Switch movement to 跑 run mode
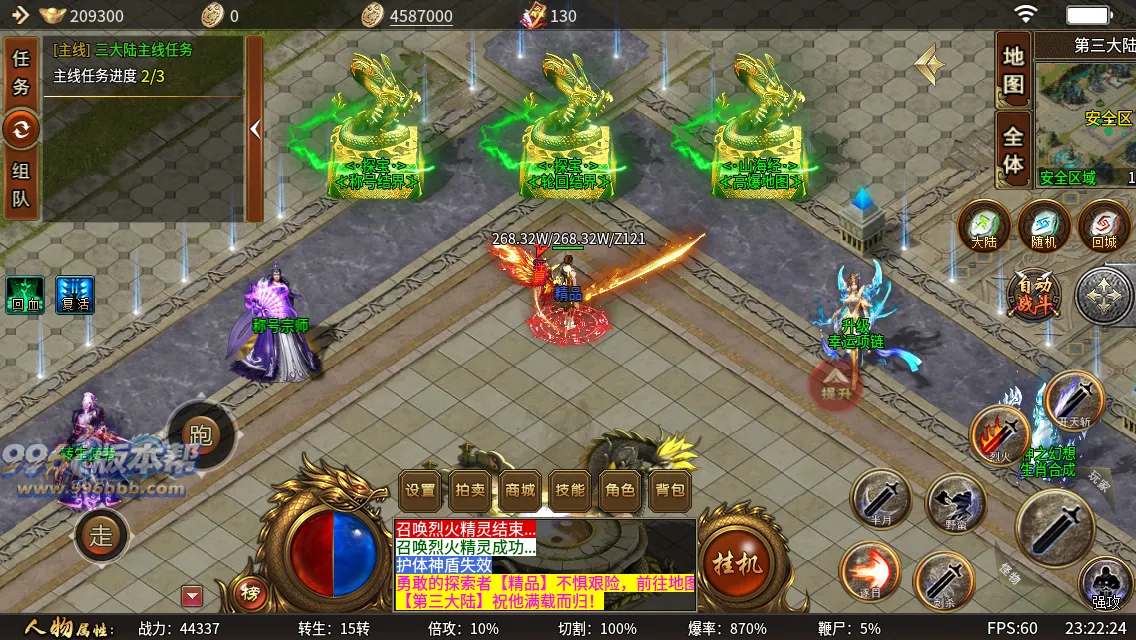Image resolution: width=1136 pixels, height=640 pixels. point(201,435)
